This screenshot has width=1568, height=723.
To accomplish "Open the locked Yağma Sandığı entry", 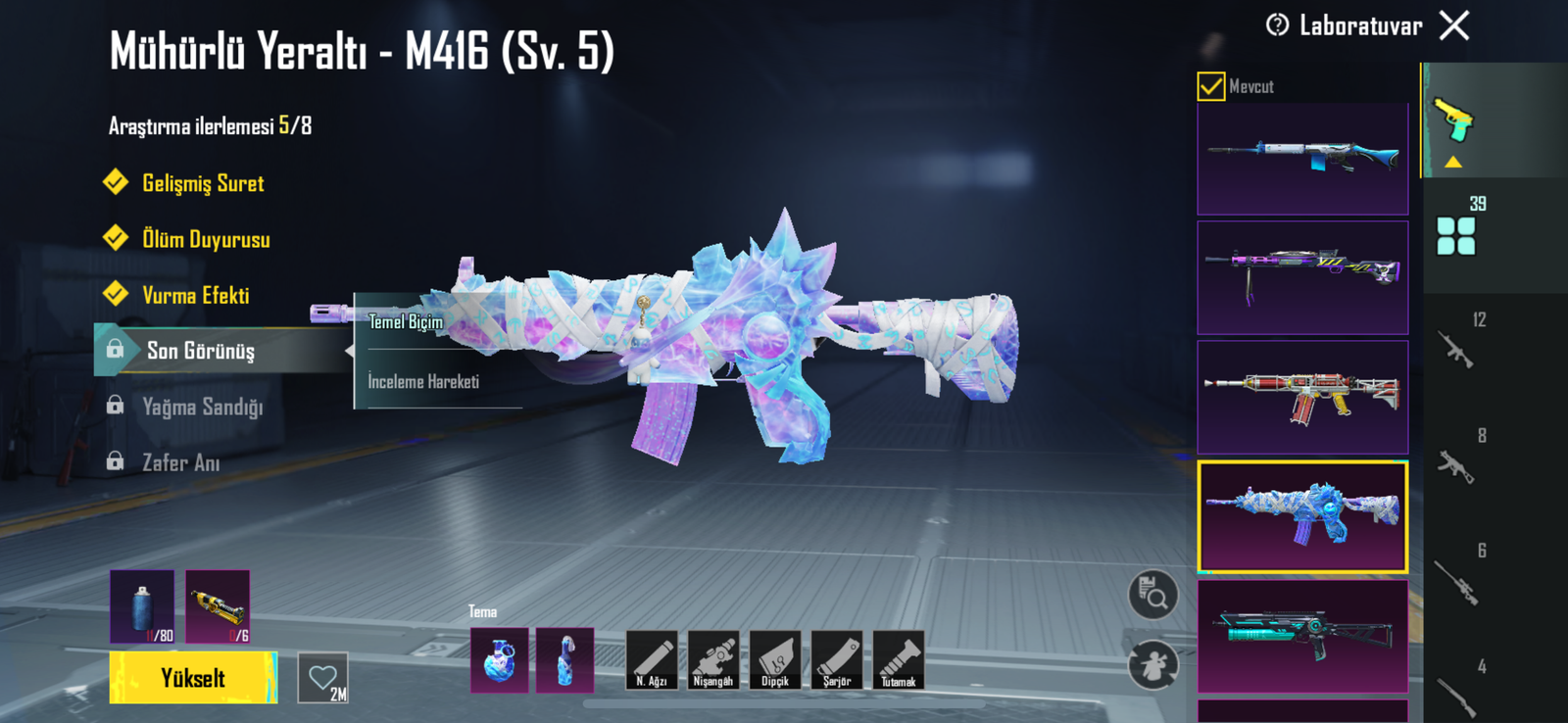I will [x=202, y=407].
